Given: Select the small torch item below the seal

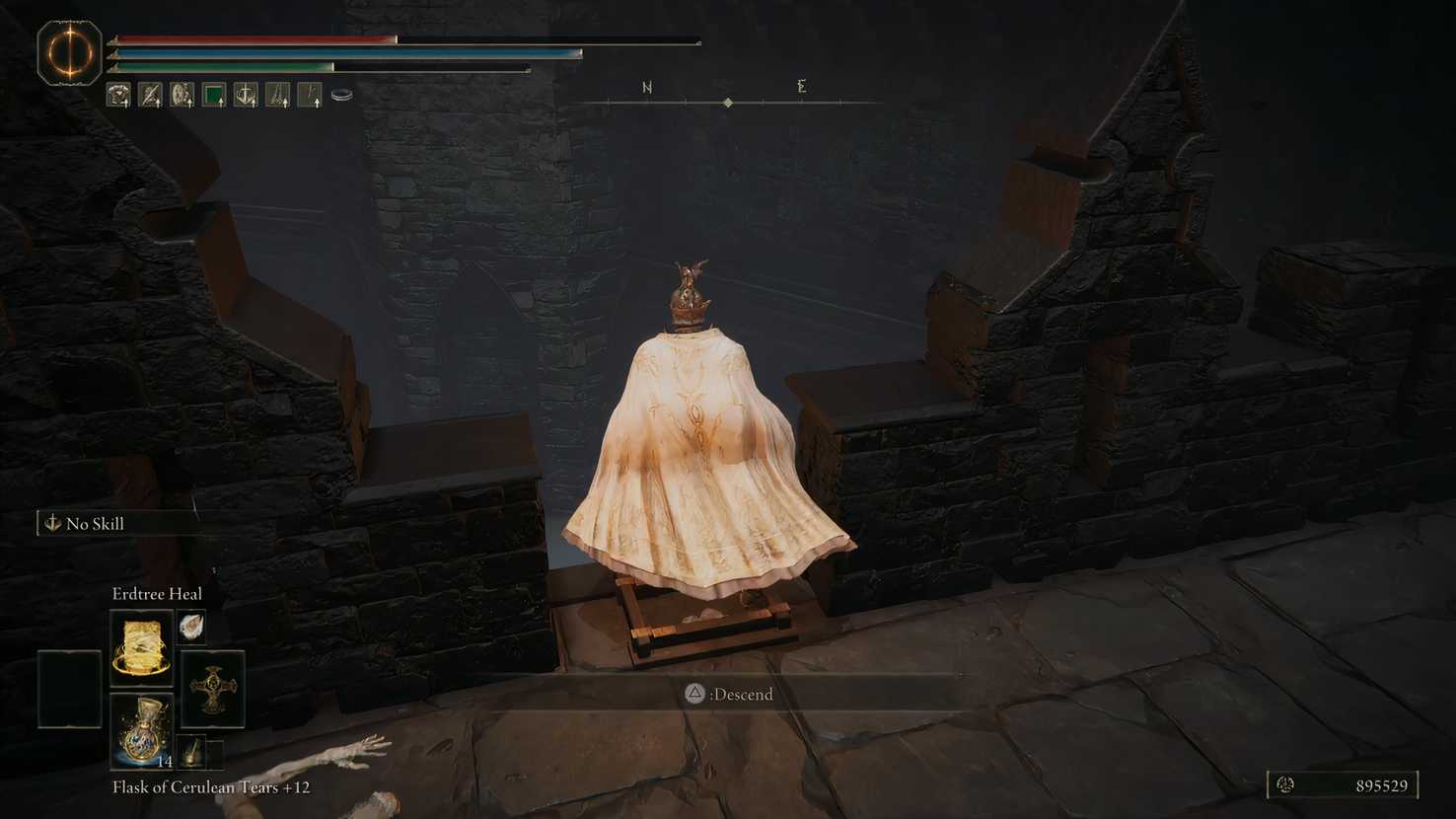Looking at the screenshot, I should coord(193,753).
